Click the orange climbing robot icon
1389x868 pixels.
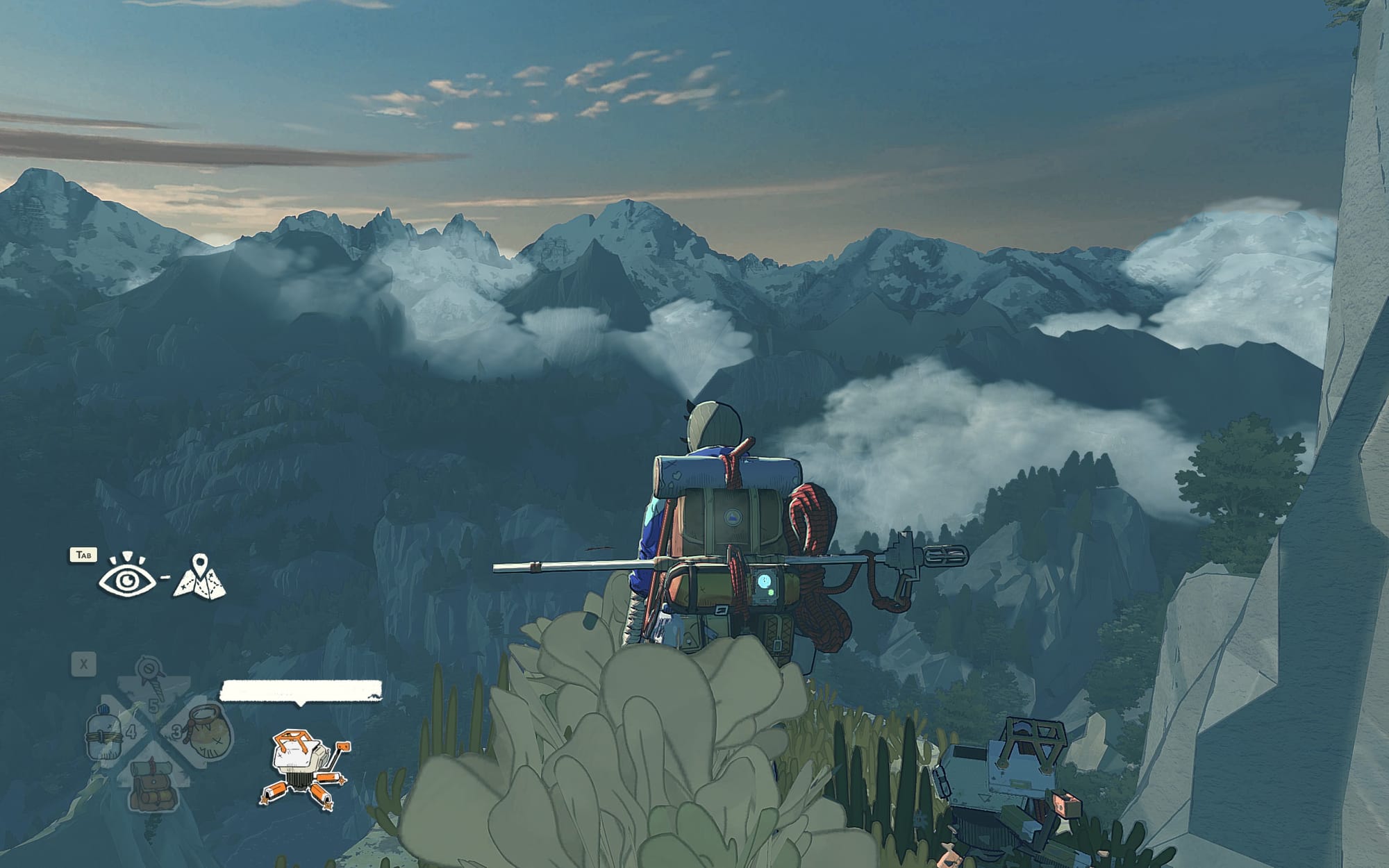click(306, 769)
